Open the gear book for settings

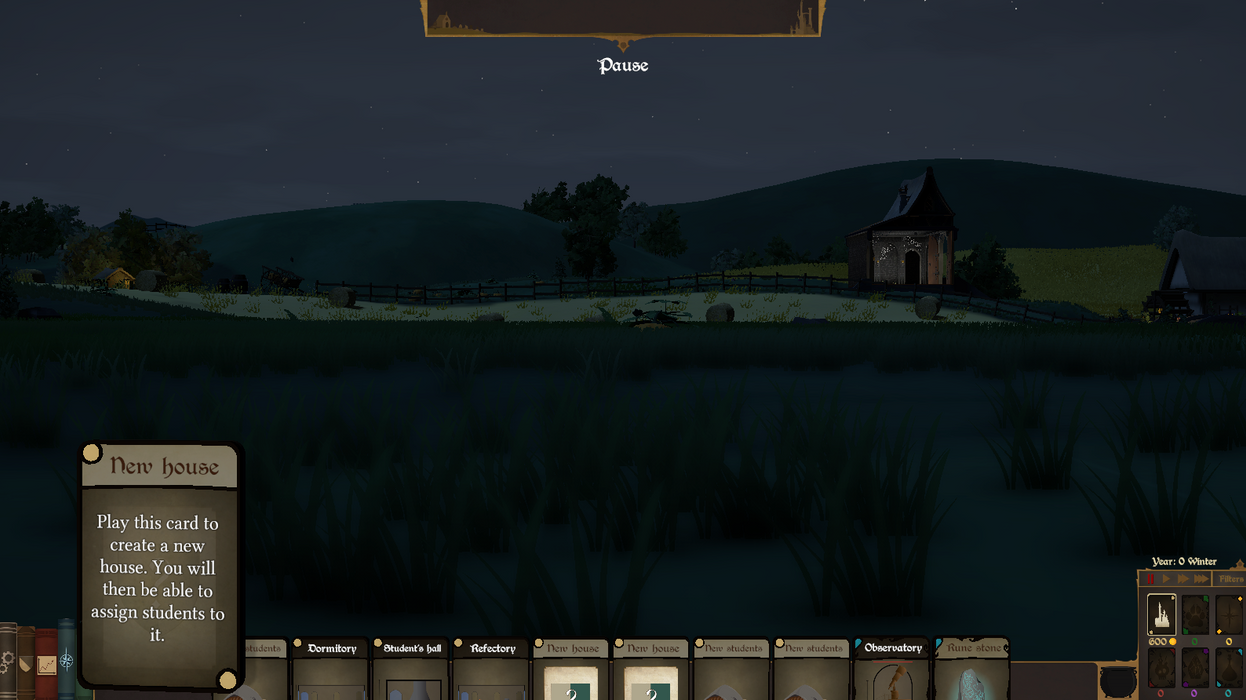(x=8, y=662)
